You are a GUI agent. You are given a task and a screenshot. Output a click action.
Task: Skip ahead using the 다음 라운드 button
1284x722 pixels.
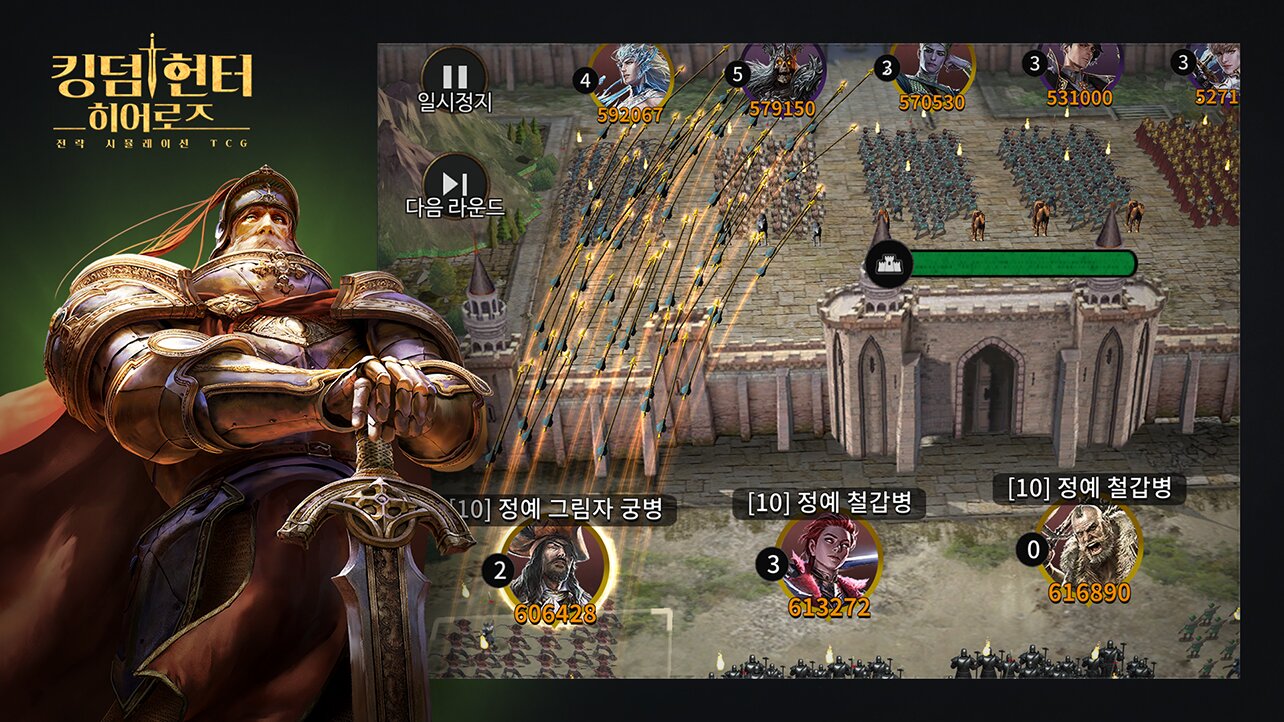click(x=455, y=184)
